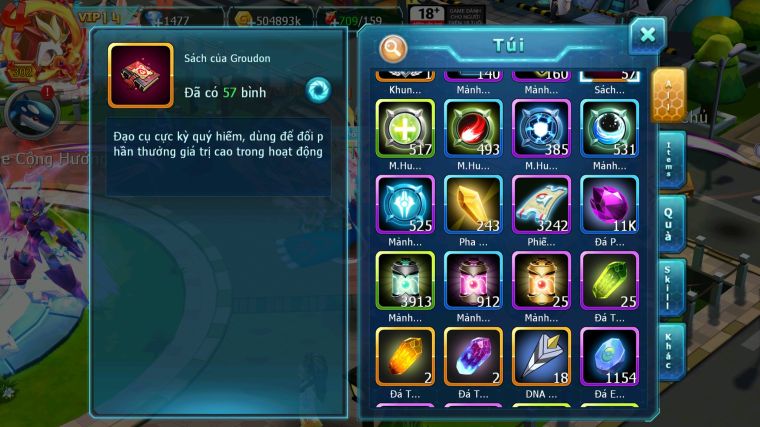Select the blue orb item with 385
Image resolution: width=760 pixels, height=427 pixels.
(540, 128)
